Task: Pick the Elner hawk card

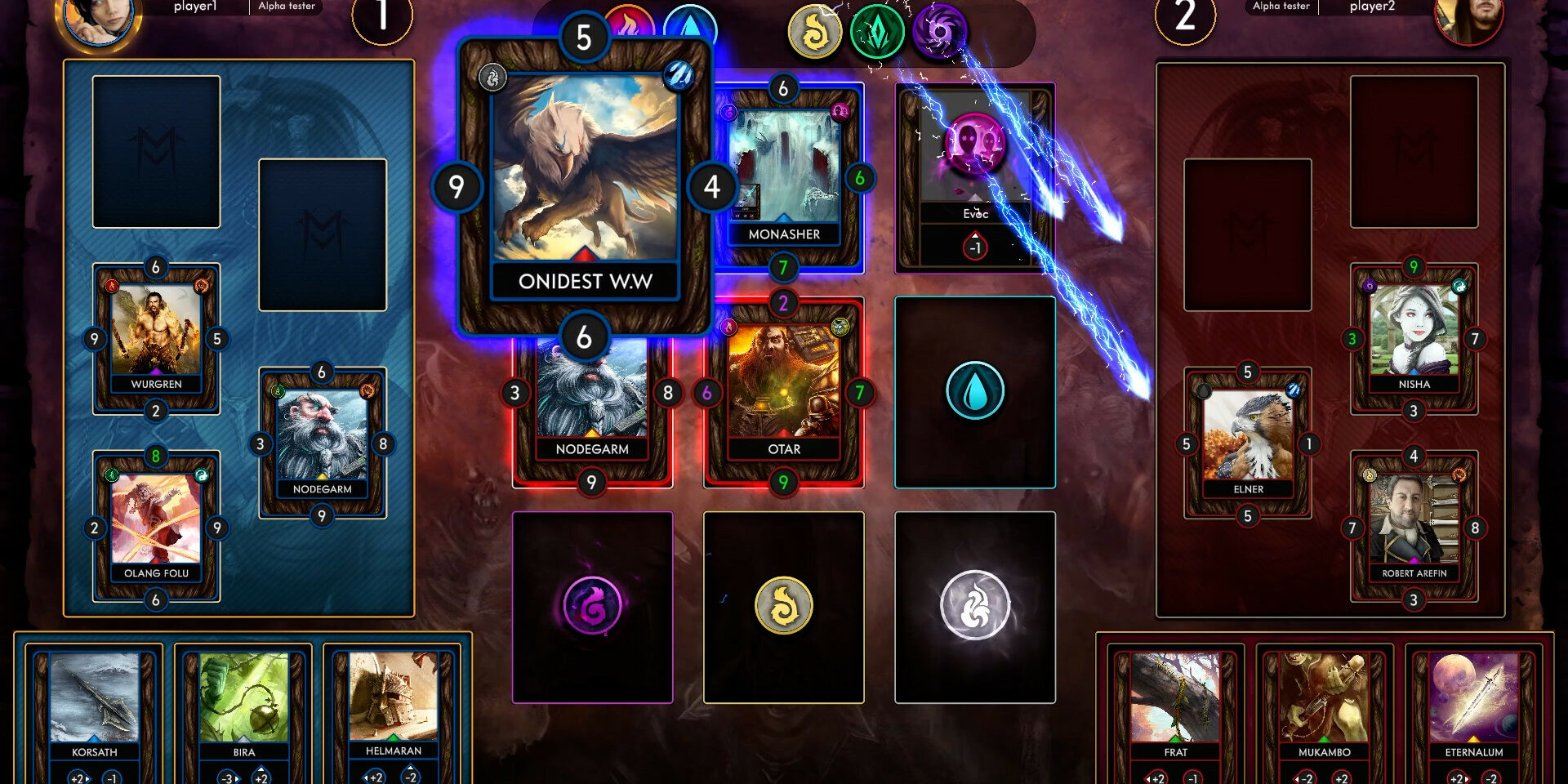Action: point(1248,443)
